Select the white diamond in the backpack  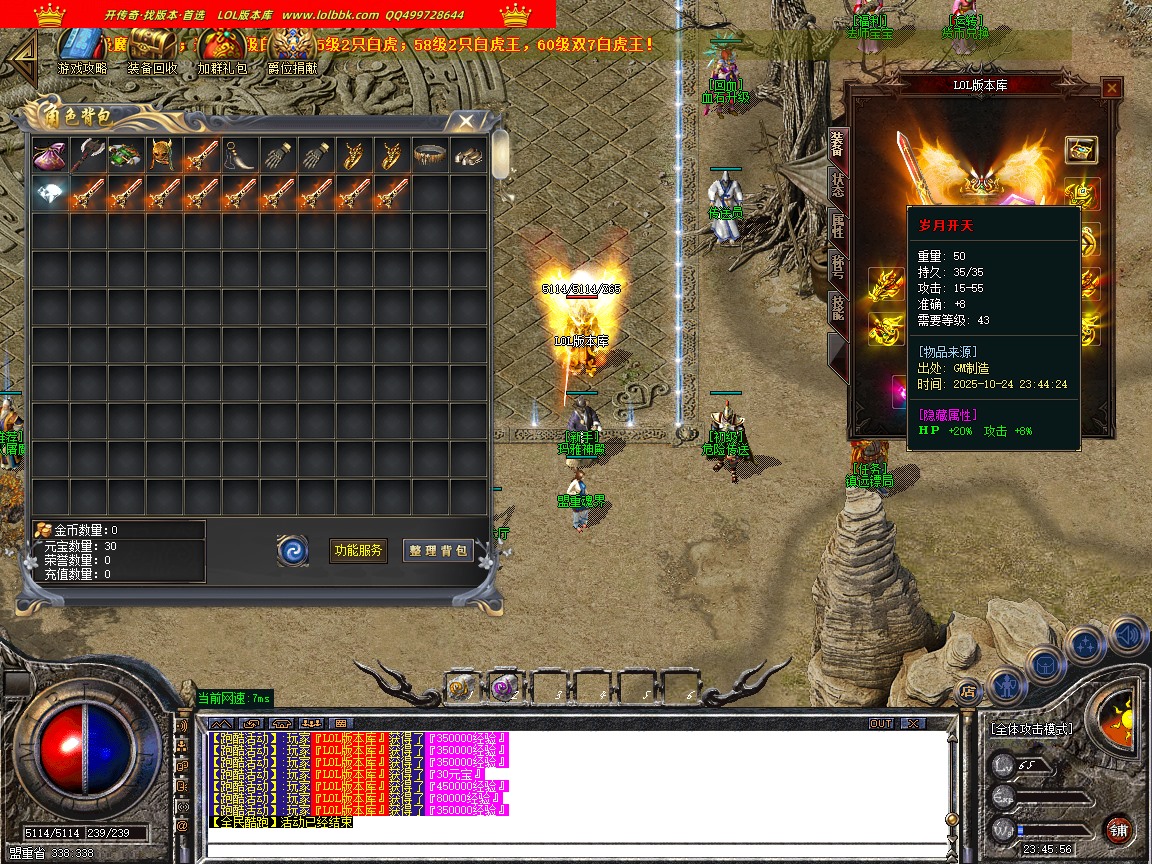click(49, 193)
